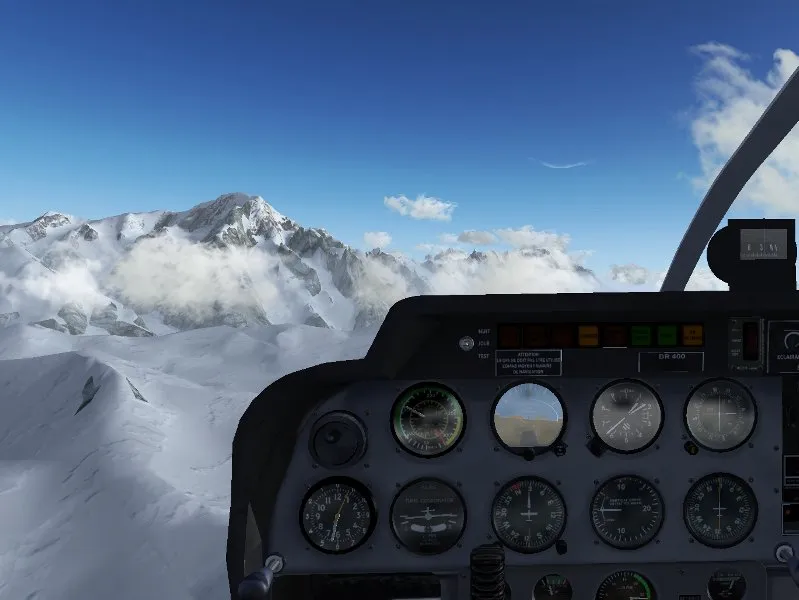
Task: Flip the NUIT/JOUR/TEST annunciator switch
Action: pos(466,343)
